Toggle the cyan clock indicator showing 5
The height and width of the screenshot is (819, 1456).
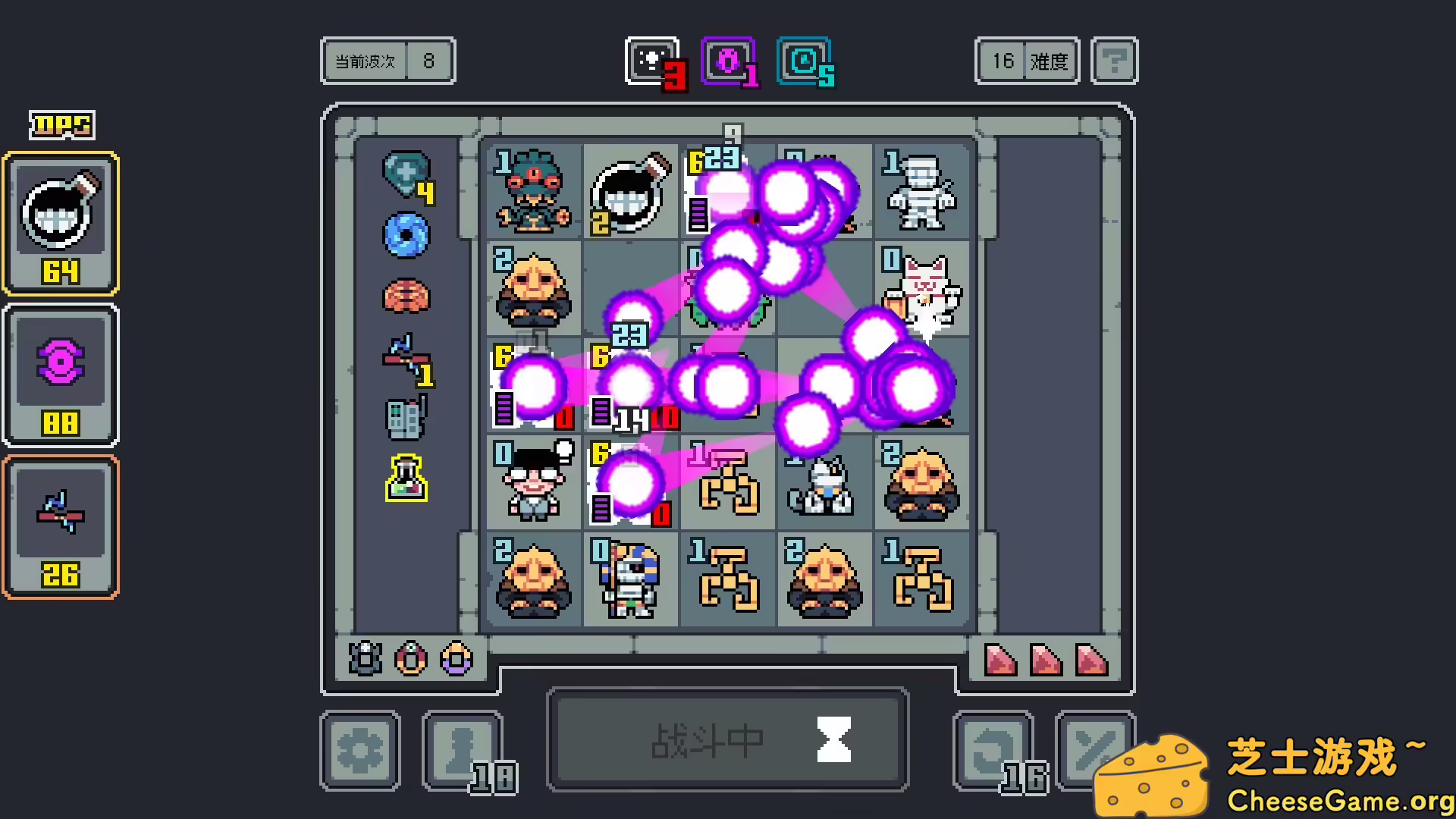804,61
